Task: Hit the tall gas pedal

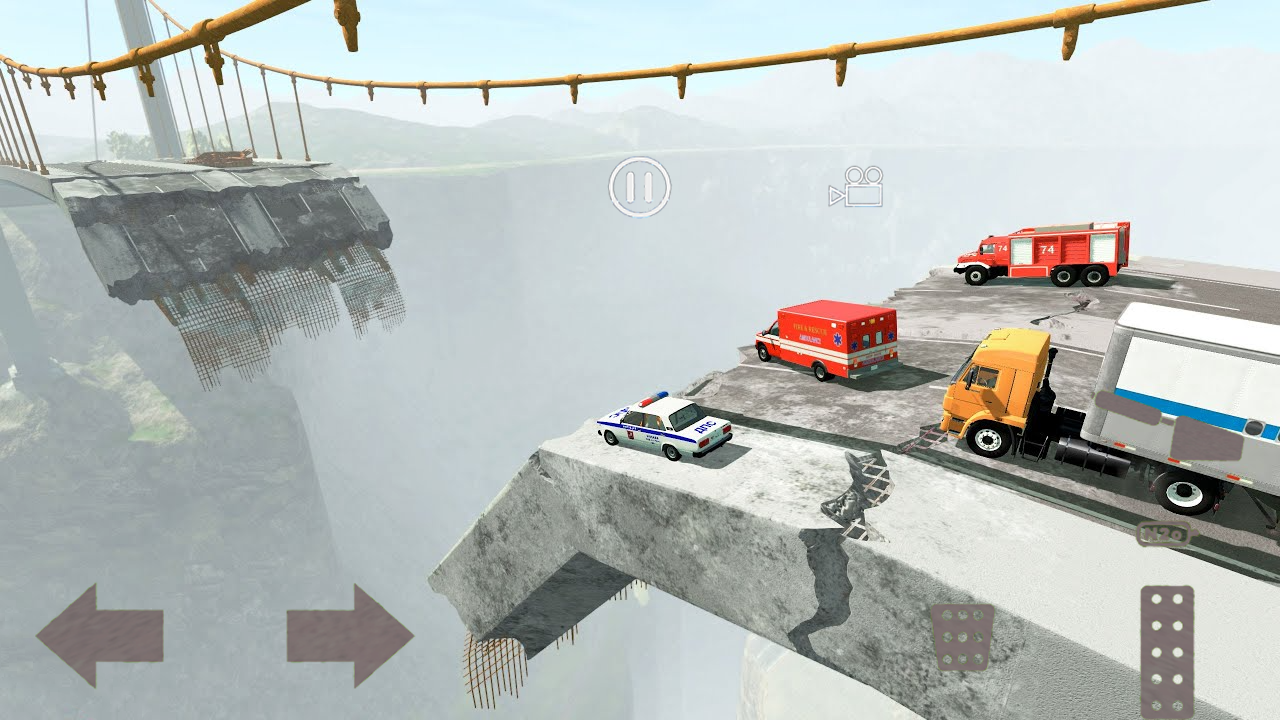Action: click(1167, 651)
